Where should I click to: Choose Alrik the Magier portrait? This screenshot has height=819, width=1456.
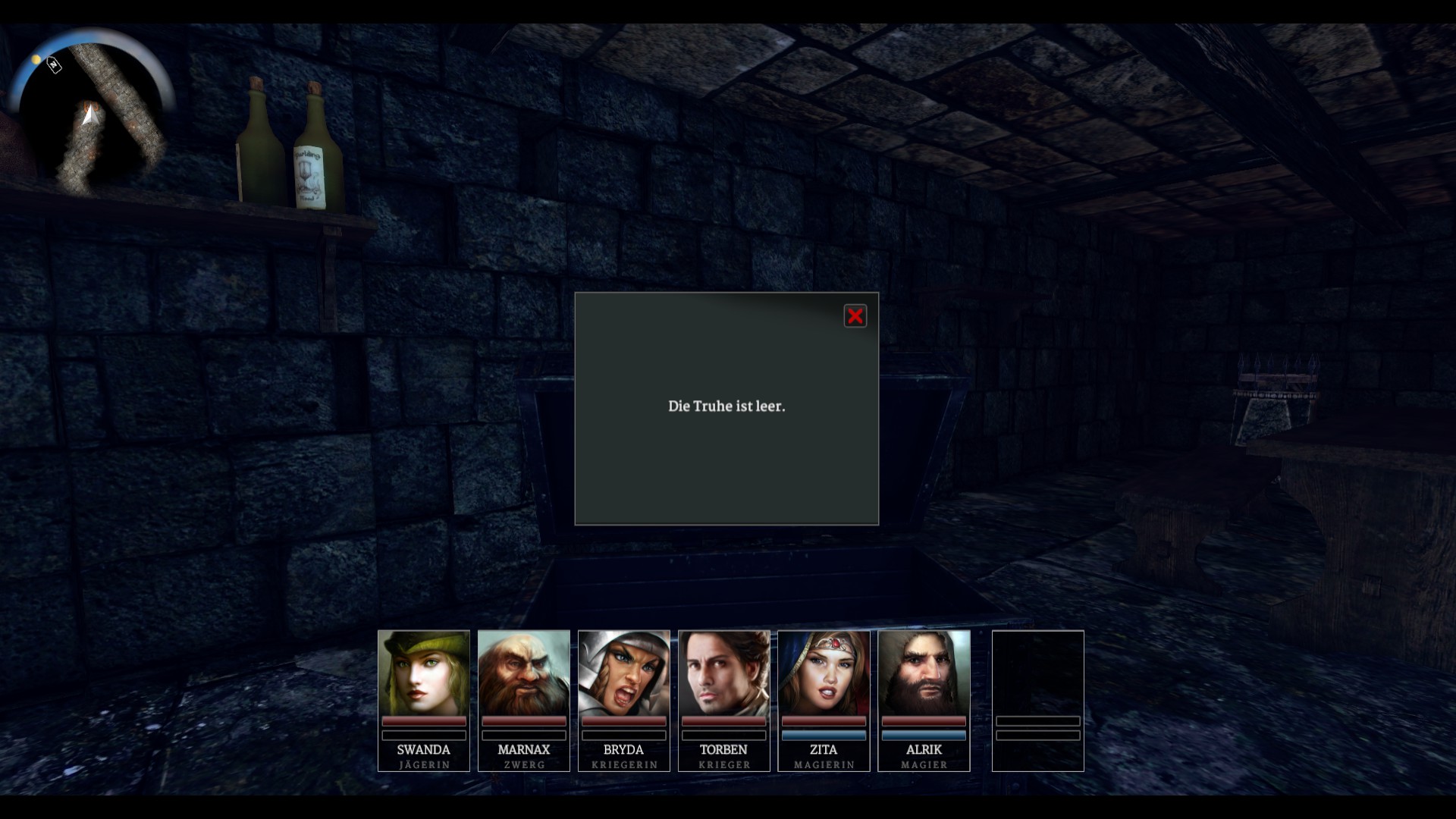pyautogui.click(x=924, y=673)
